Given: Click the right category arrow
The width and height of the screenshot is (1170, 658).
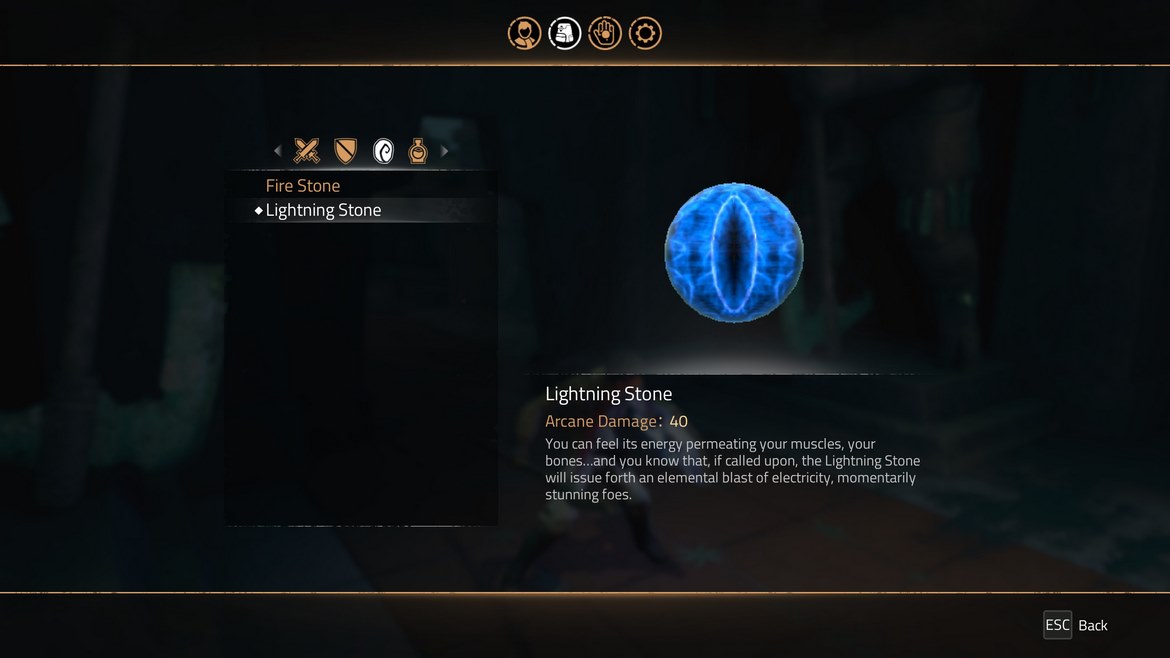Looking at the screenshot, I should tap(445, 151).
